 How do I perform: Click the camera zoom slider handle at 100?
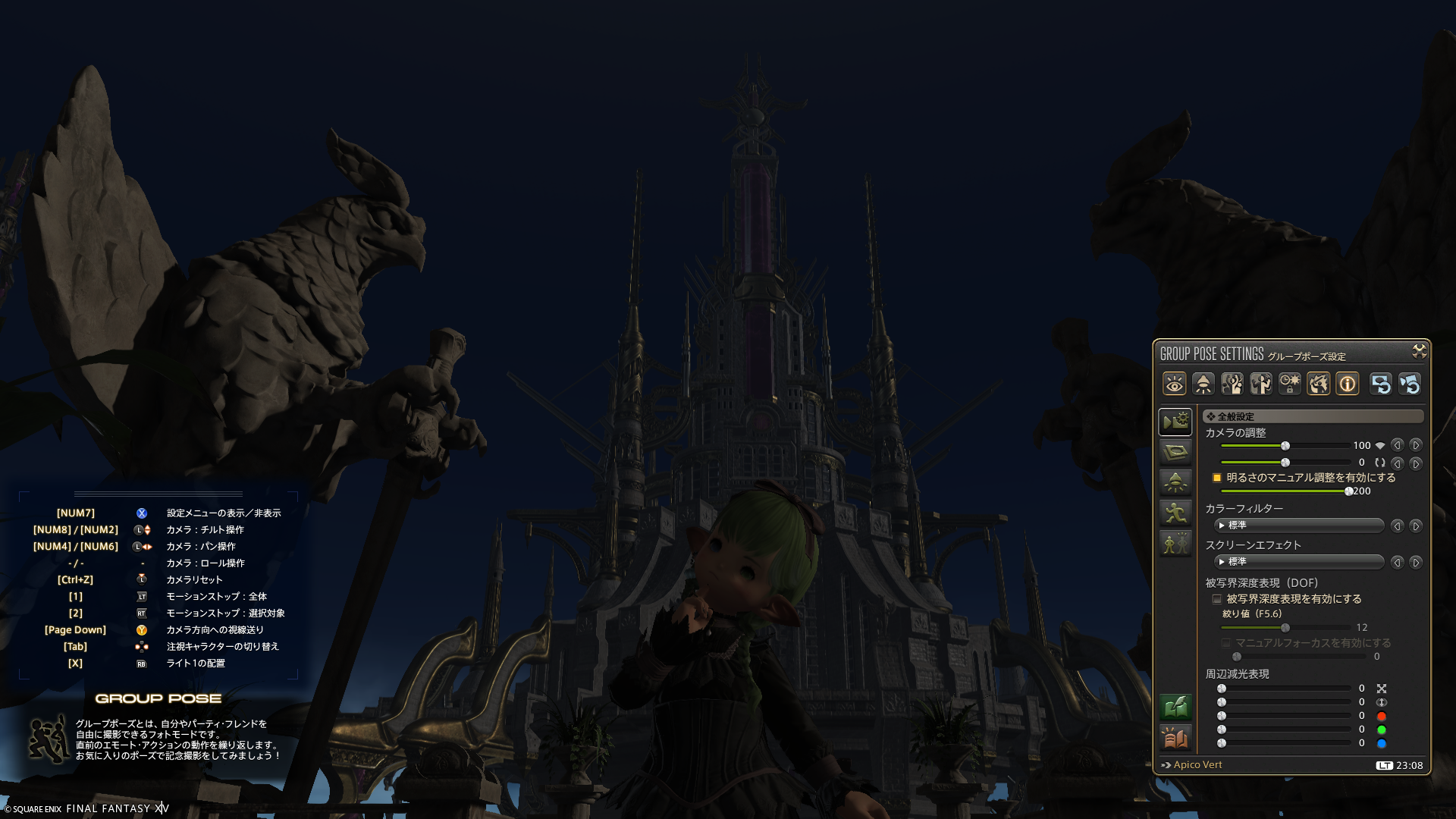coord(1285,446)
